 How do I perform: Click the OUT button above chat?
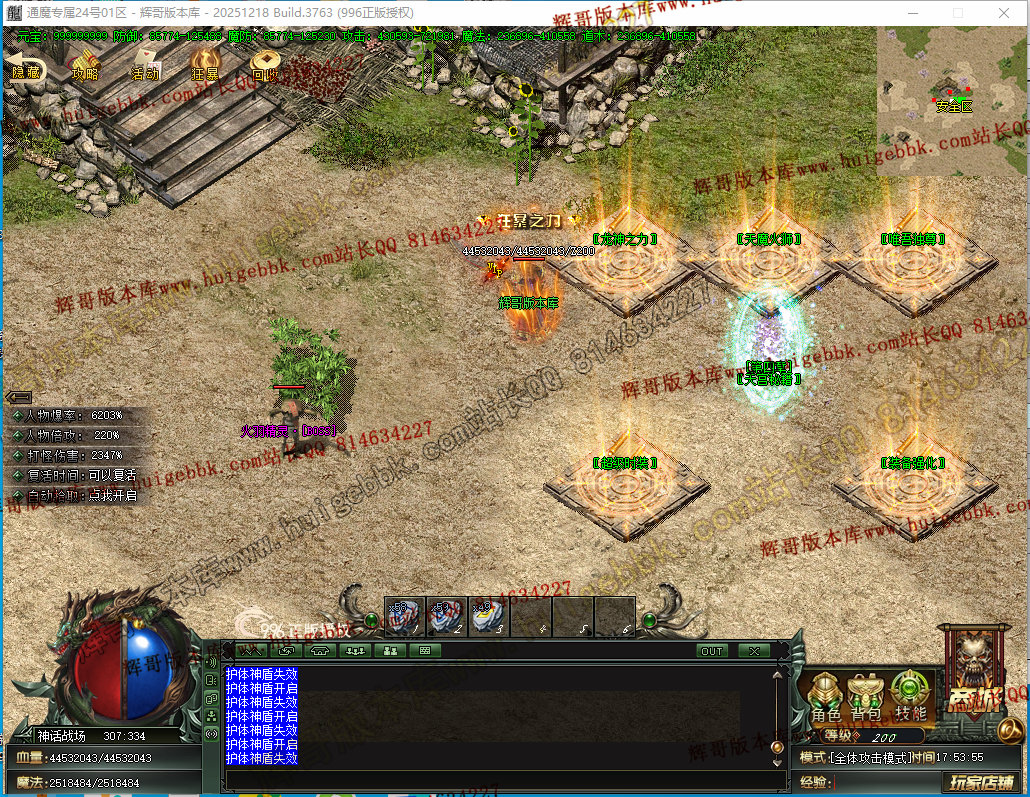pyautogui.click(x=712, y=651)
